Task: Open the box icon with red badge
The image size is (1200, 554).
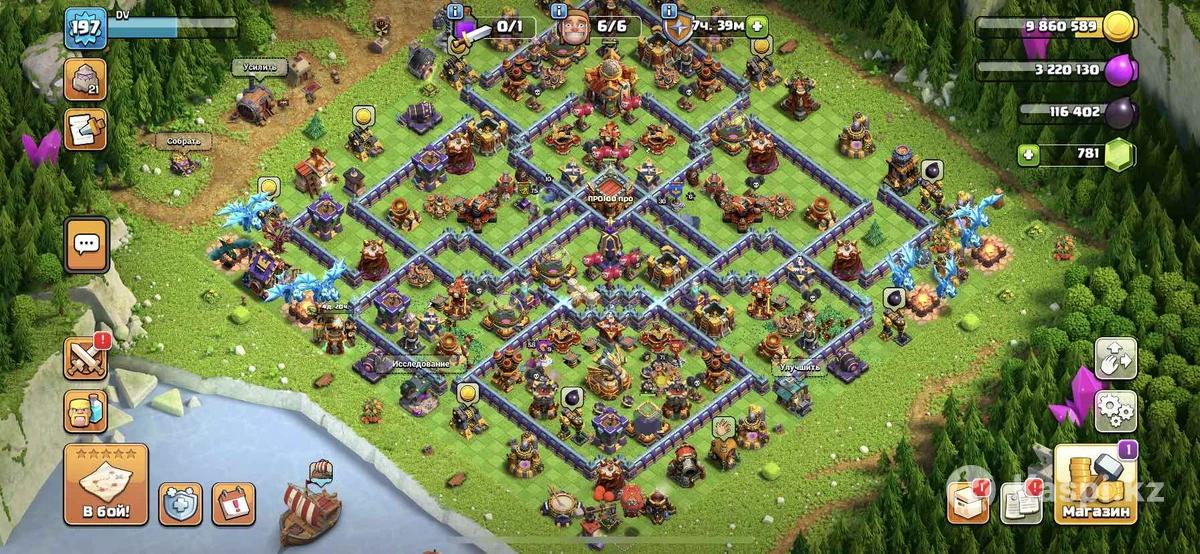Action: (967, 502)
